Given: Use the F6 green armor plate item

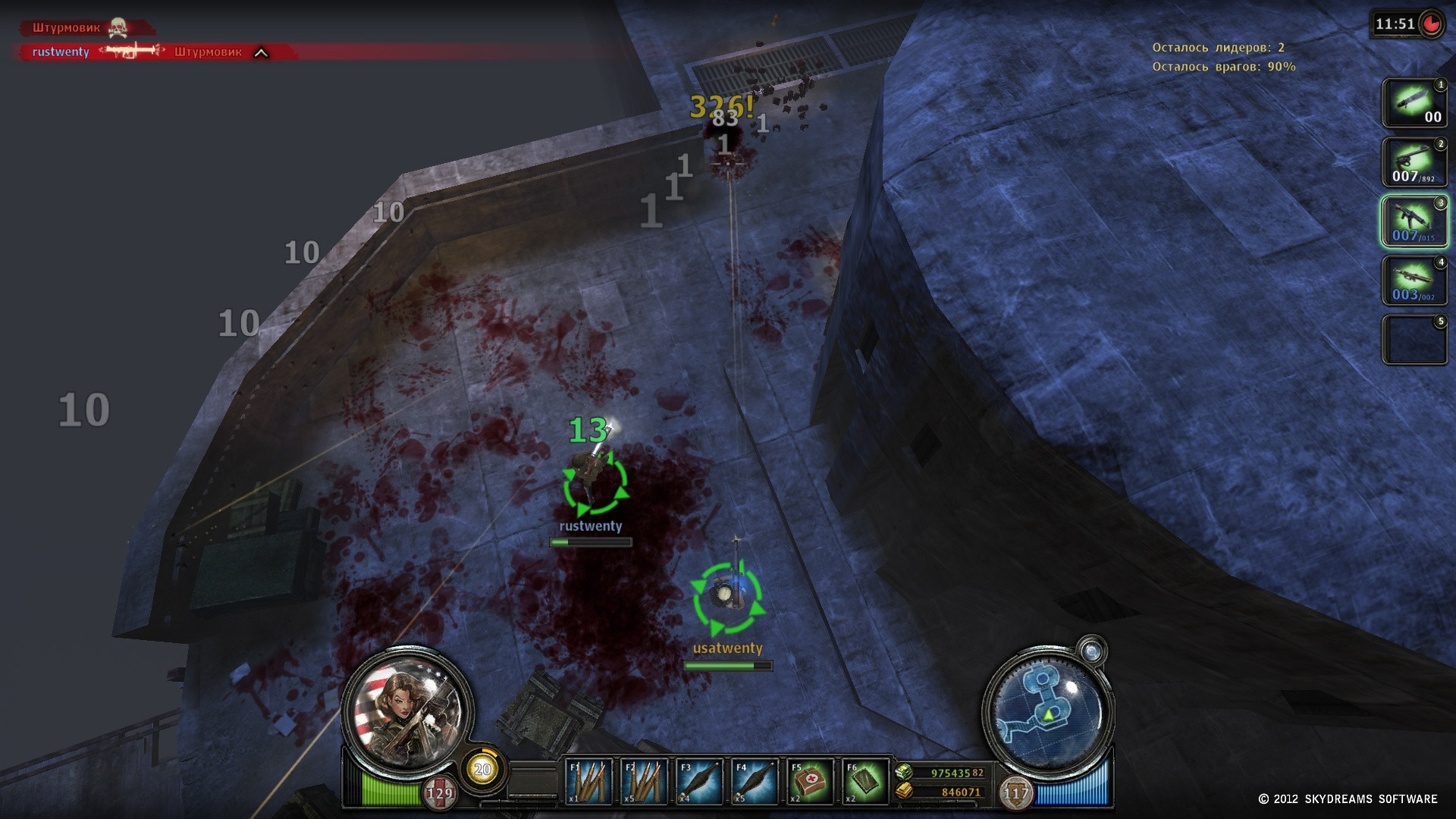Looking at the screenshot, I should [865, 782].
